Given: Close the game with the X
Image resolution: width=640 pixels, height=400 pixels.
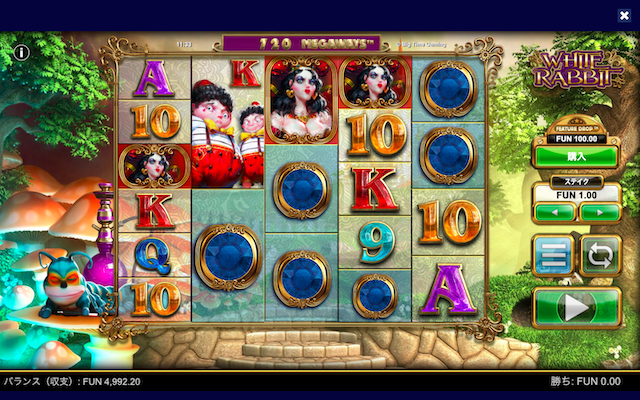Looking at the screenshot, I should 624,15.
